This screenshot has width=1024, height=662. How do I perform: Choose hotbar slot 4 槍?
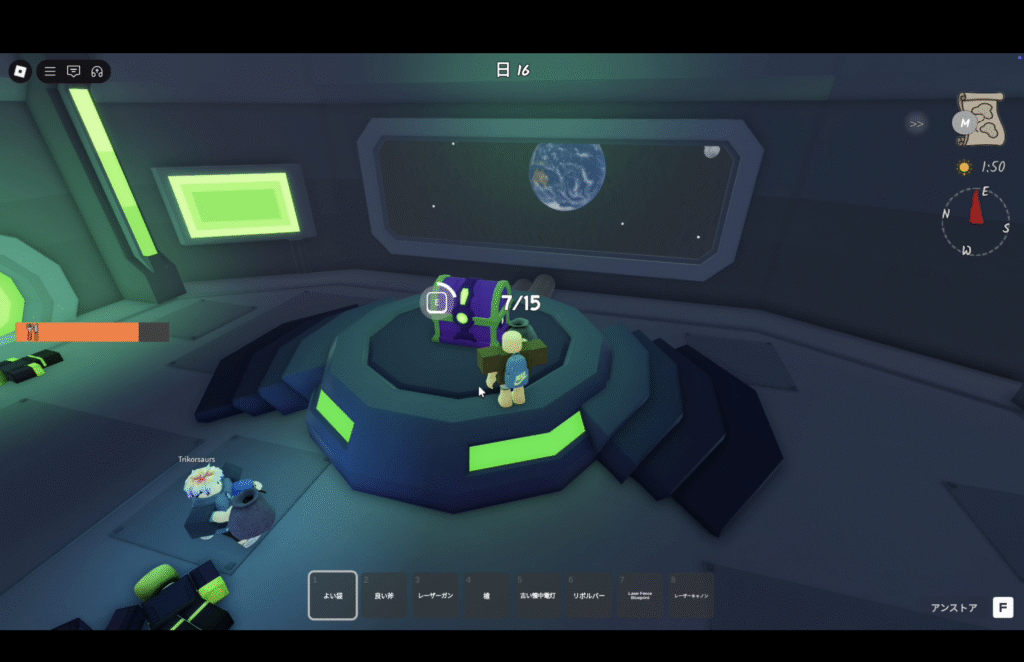(487, 595)
